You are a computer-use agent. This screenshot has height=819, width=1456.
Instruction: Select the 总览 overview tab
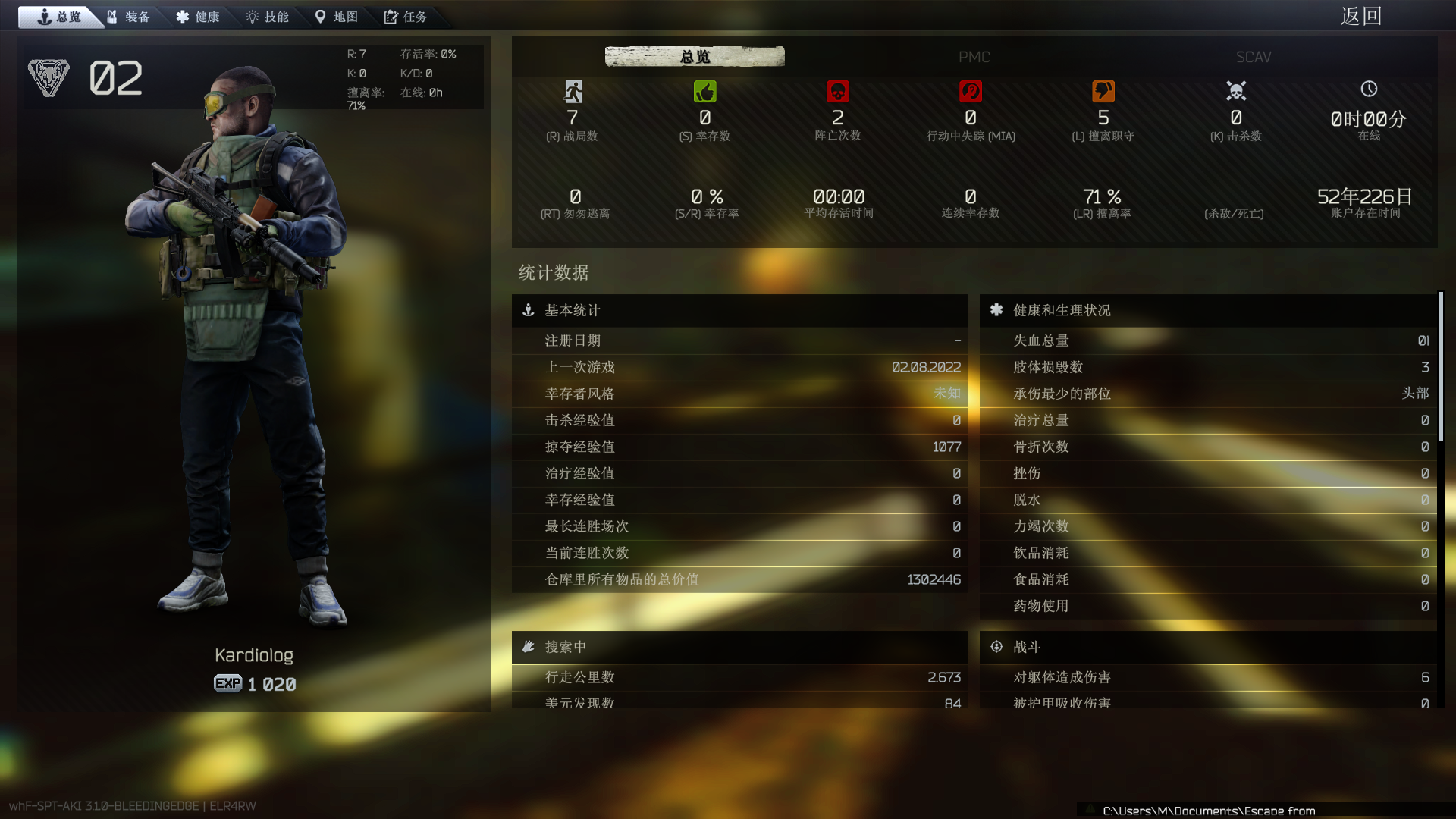[x=694, y=56]
